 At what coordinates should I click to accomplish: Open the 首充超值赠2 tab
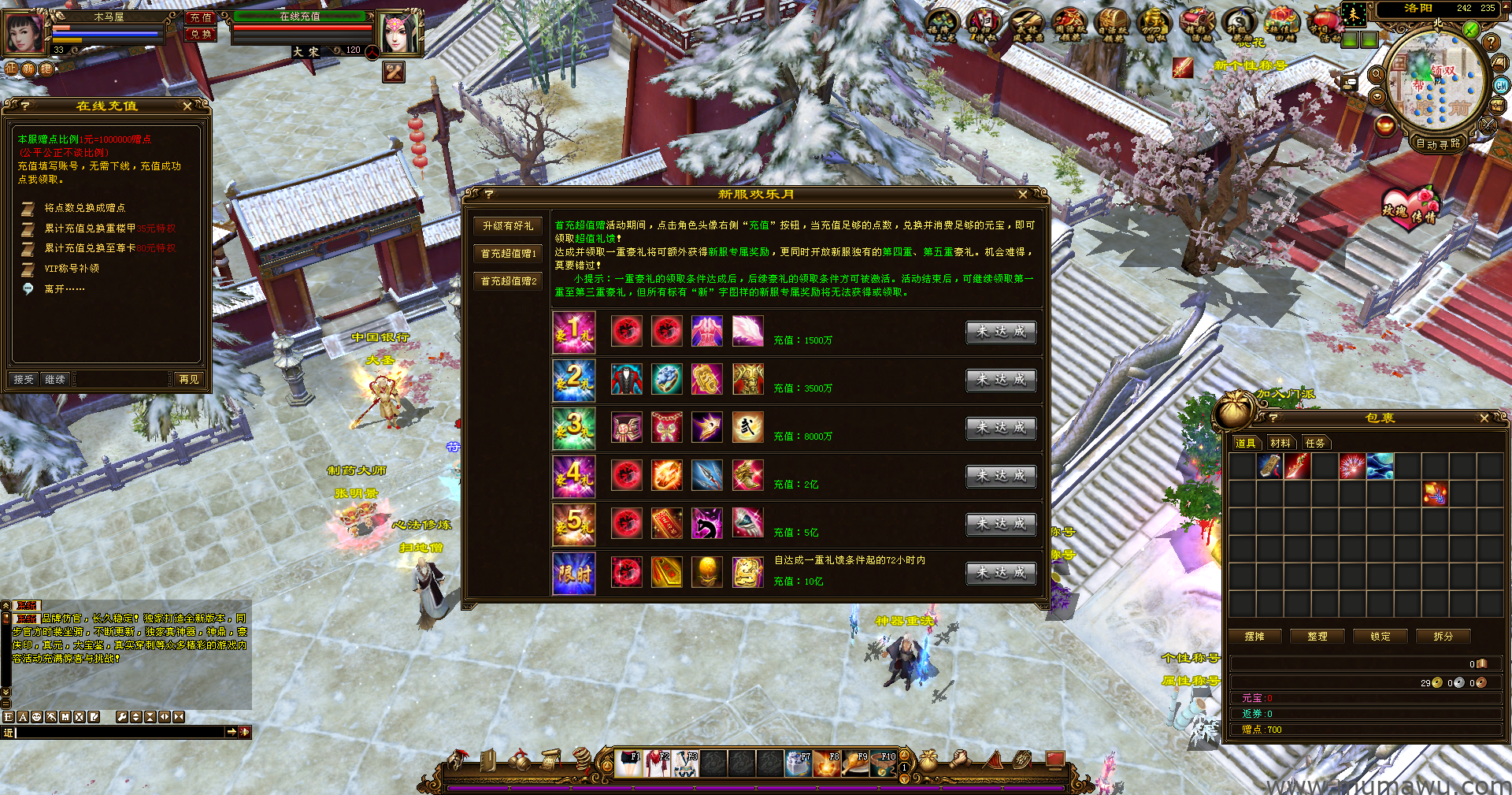pos(508,281)
